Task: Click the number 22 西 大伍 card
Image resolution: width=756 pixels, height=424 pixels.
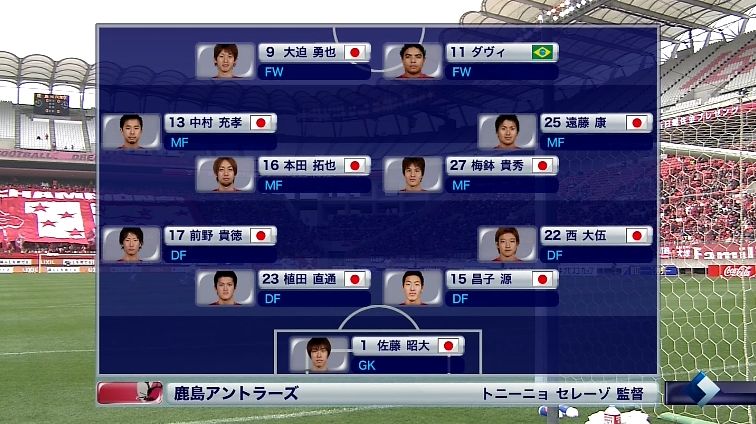Action: point(565,244)
